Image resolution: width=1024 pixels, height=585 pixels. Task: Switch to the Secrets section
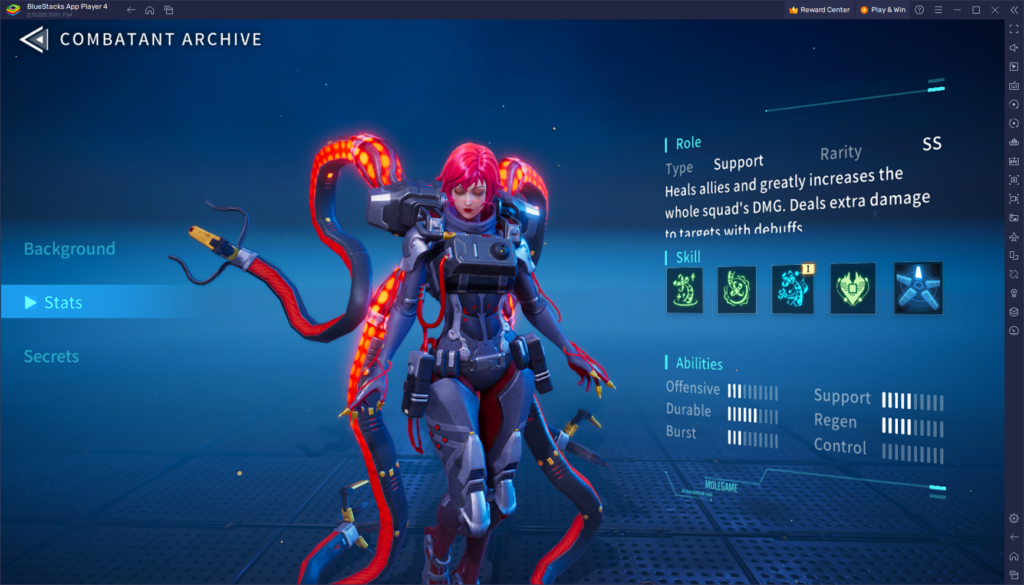pos(52,356)
